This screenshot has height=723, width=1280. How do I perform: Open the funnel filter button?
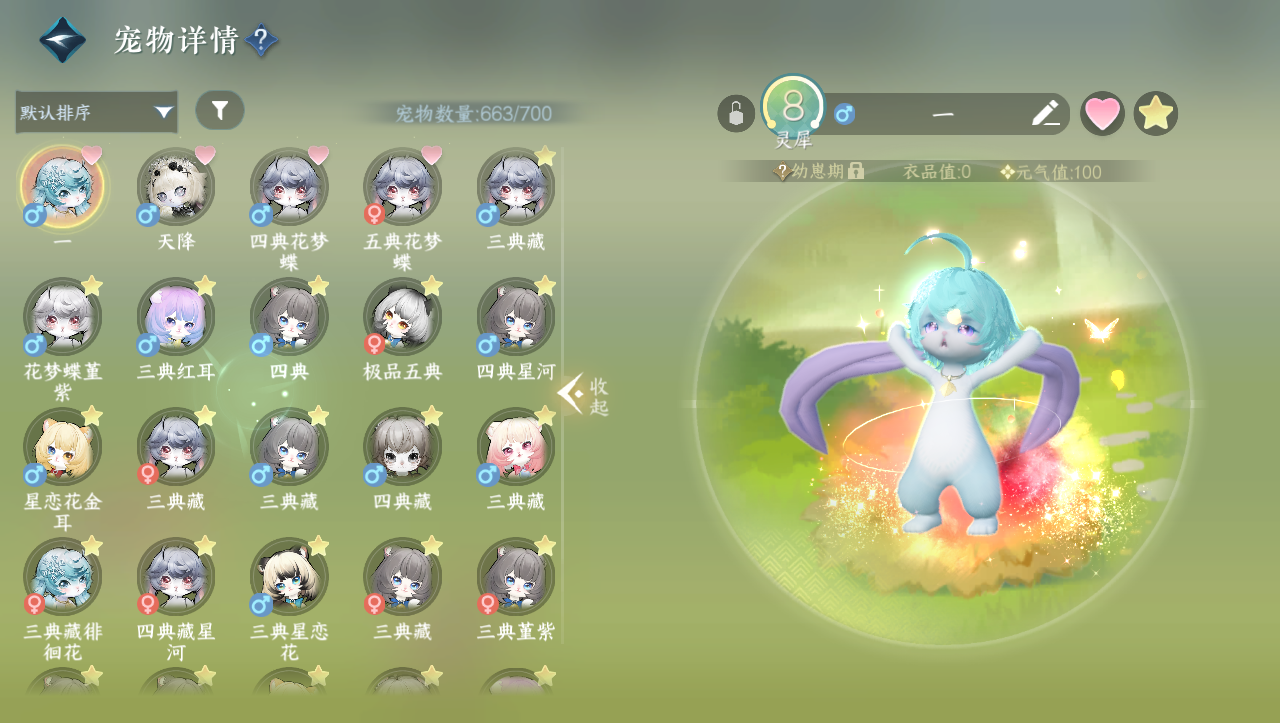coord(220,110)
